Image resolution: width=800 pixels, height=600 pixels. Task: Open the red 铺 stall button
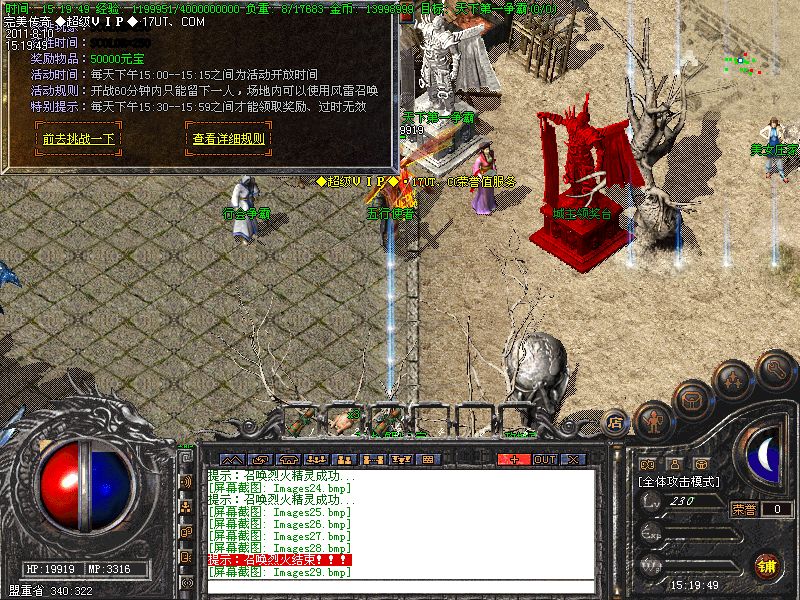tap(768, 564)
